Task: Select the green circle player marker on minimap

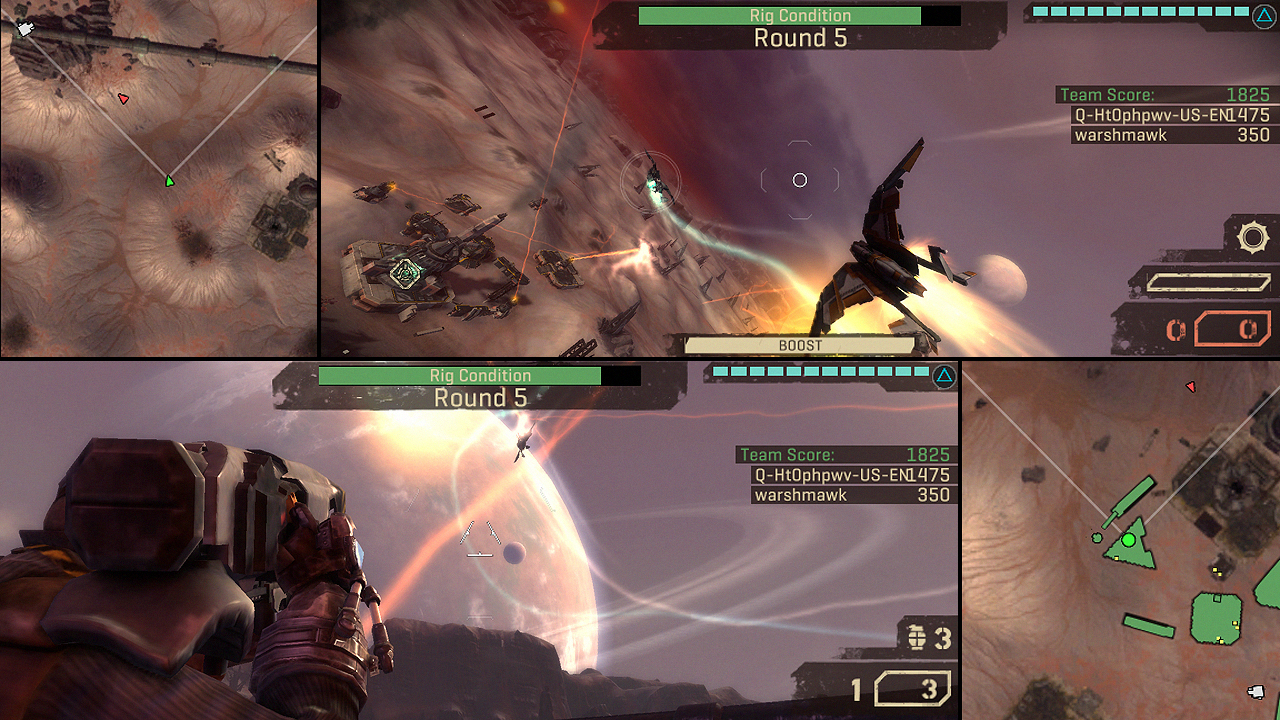Action: click(1129, 540)
